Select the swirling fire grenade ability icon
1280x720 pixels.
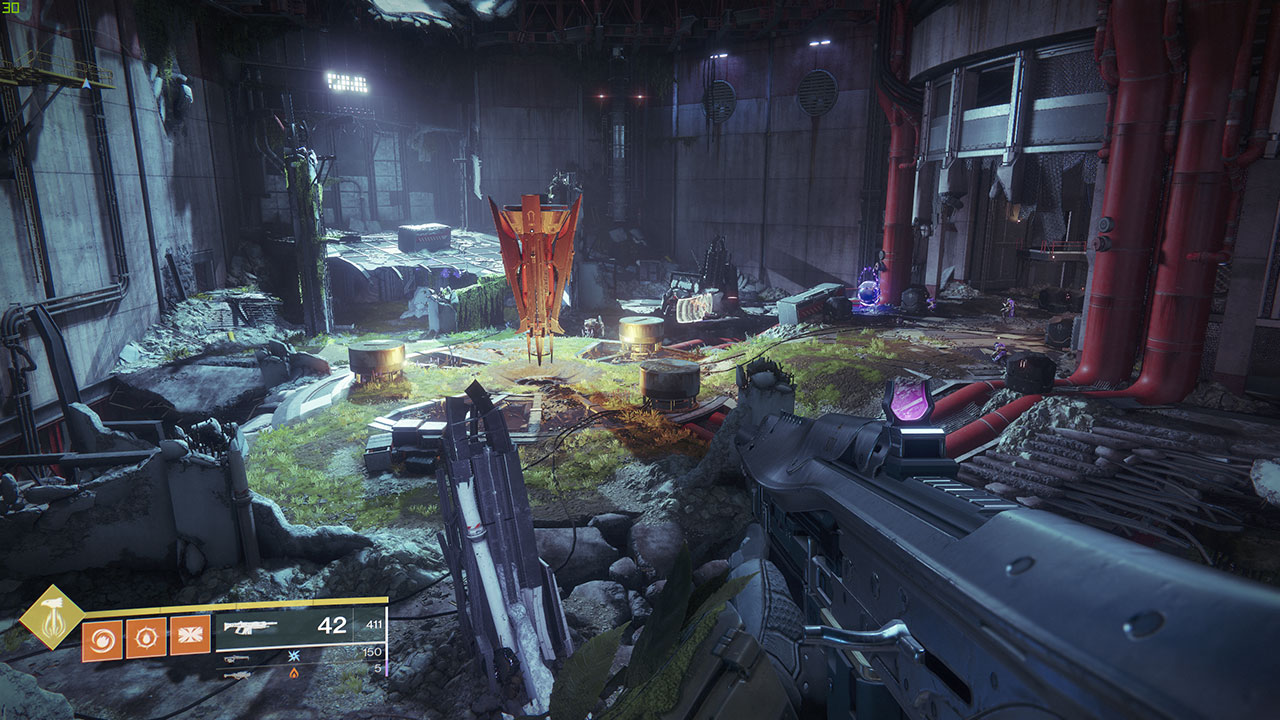coord(102,640)
